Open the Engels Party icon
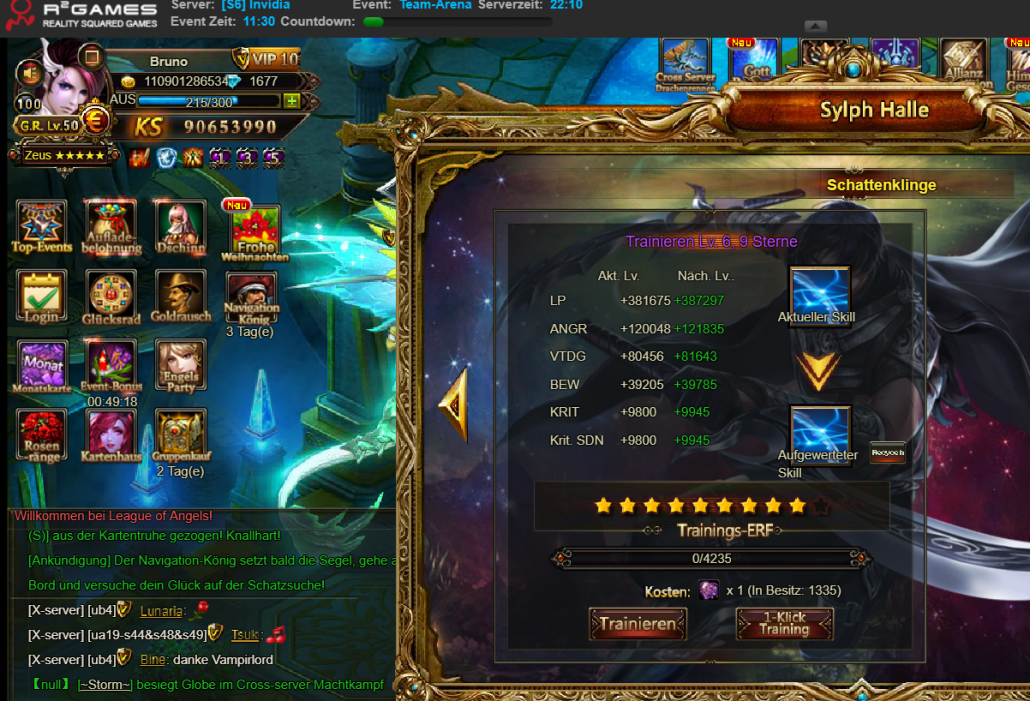 pos(181,364)
